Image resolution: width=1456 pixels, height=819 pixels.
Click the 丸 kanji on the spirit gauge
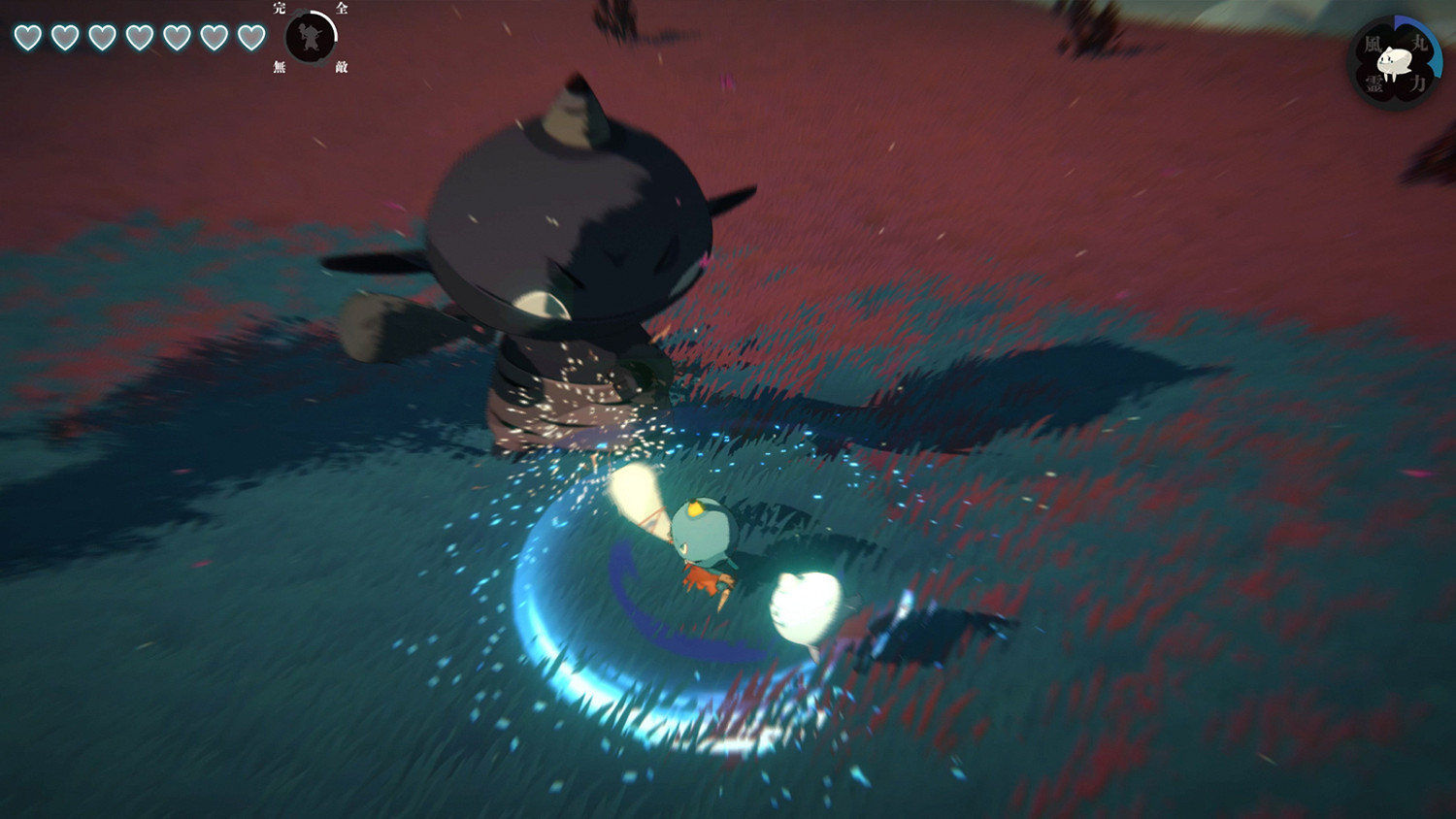click(x=1420, y=42)
